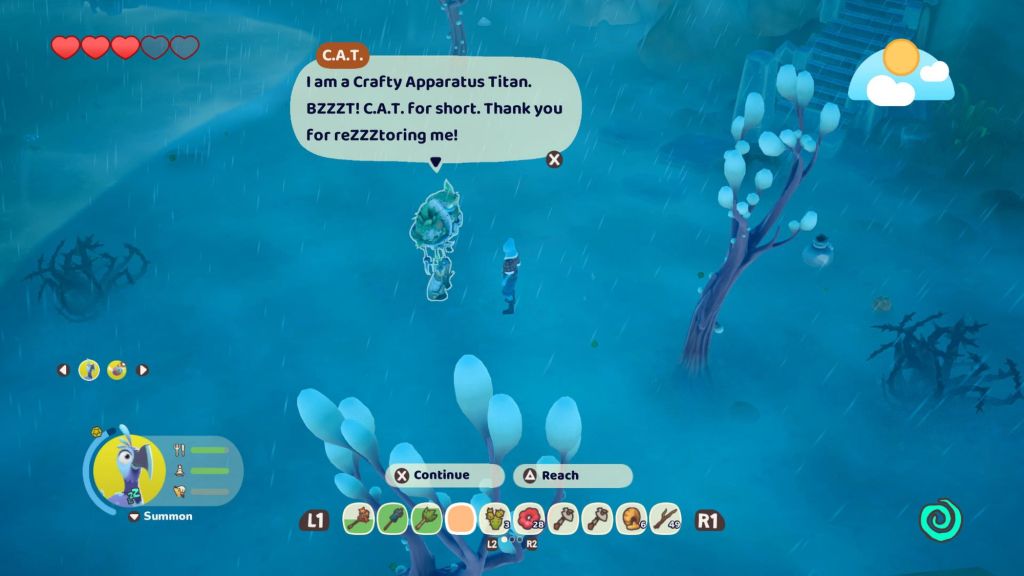1024x576 pixels.
Task: Select the small blue bird companion icon
Action: [89, 370]
